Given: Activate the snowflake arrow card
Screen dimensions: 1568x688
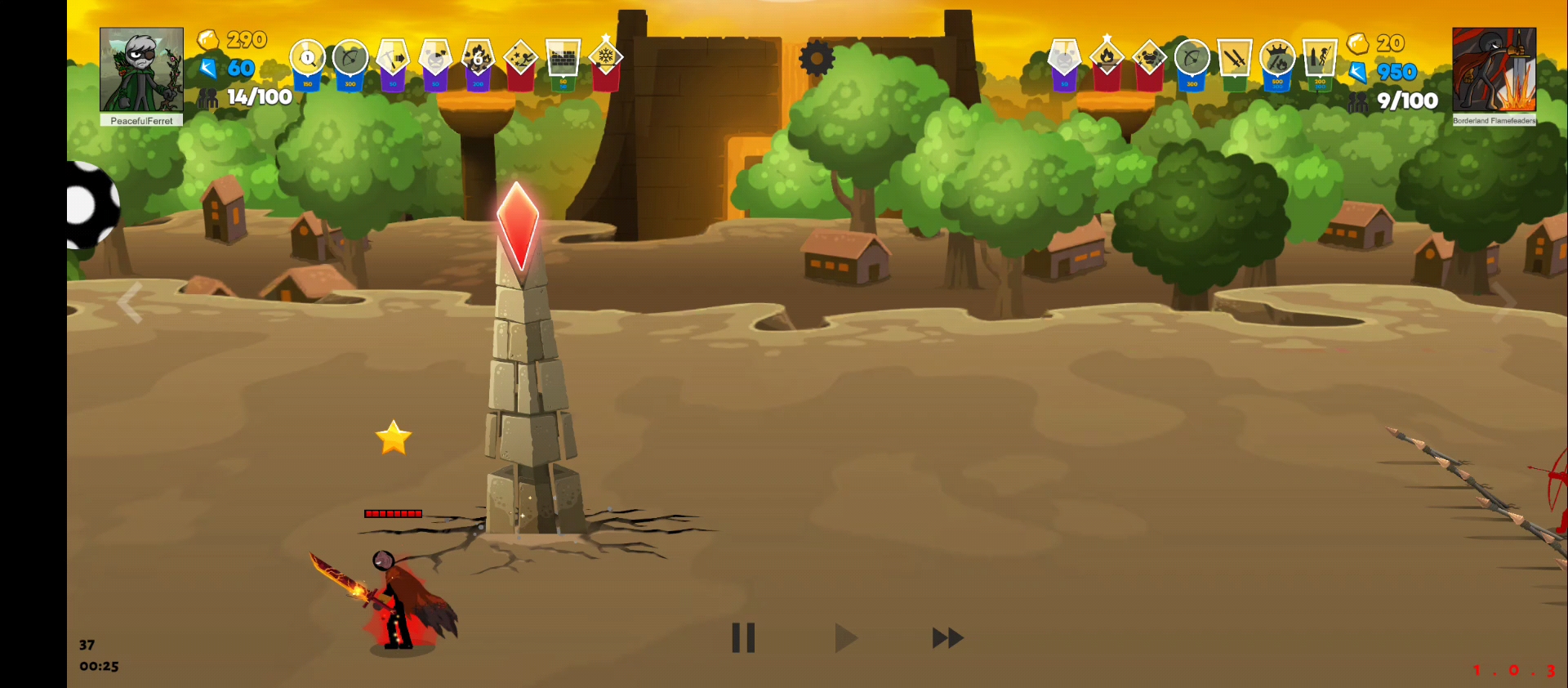Looking at the screenshot, I should click(605, 57).
